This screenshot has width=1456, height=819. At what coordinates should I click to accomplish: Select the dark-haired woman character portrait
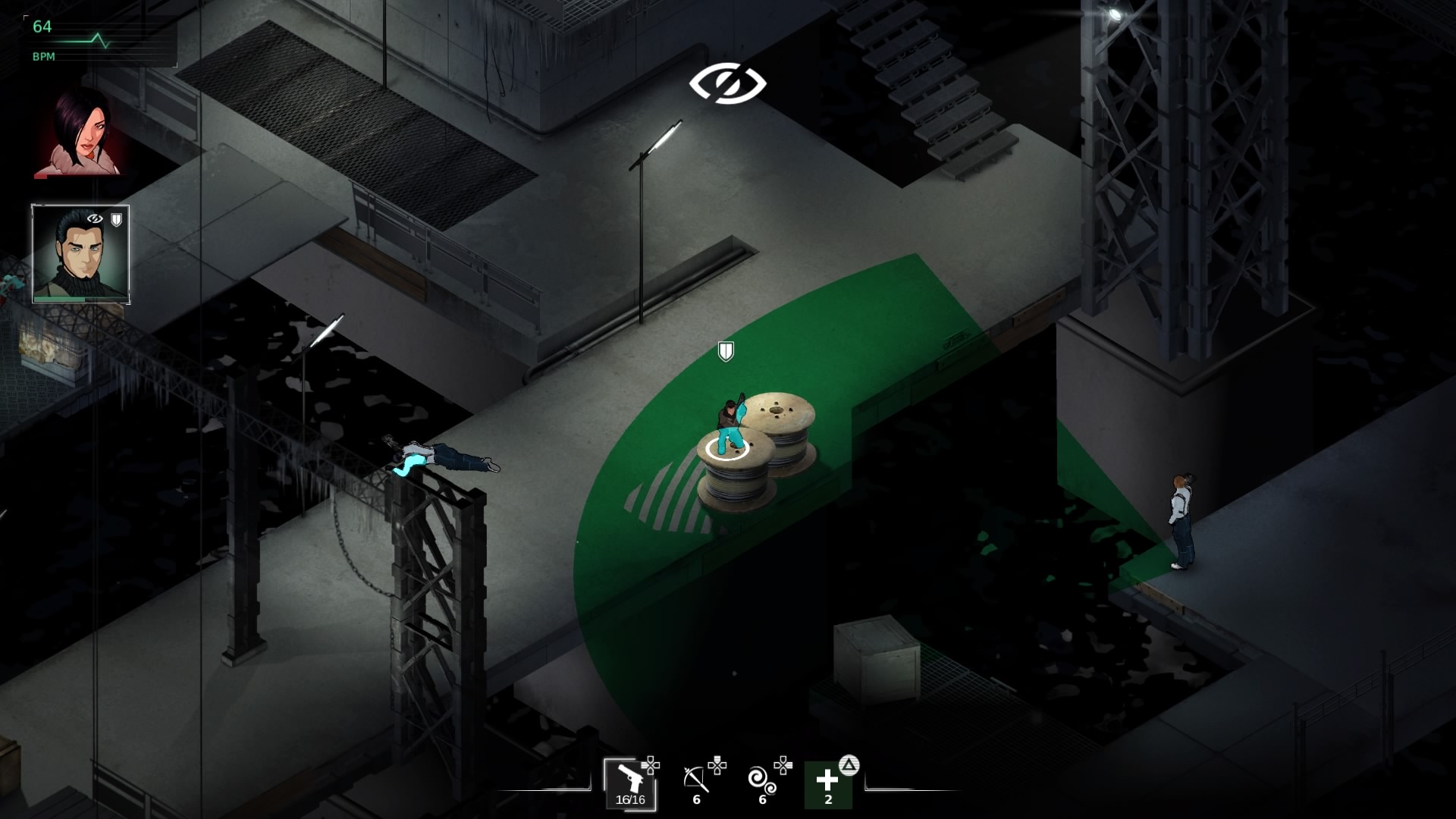tap(78, 133)
